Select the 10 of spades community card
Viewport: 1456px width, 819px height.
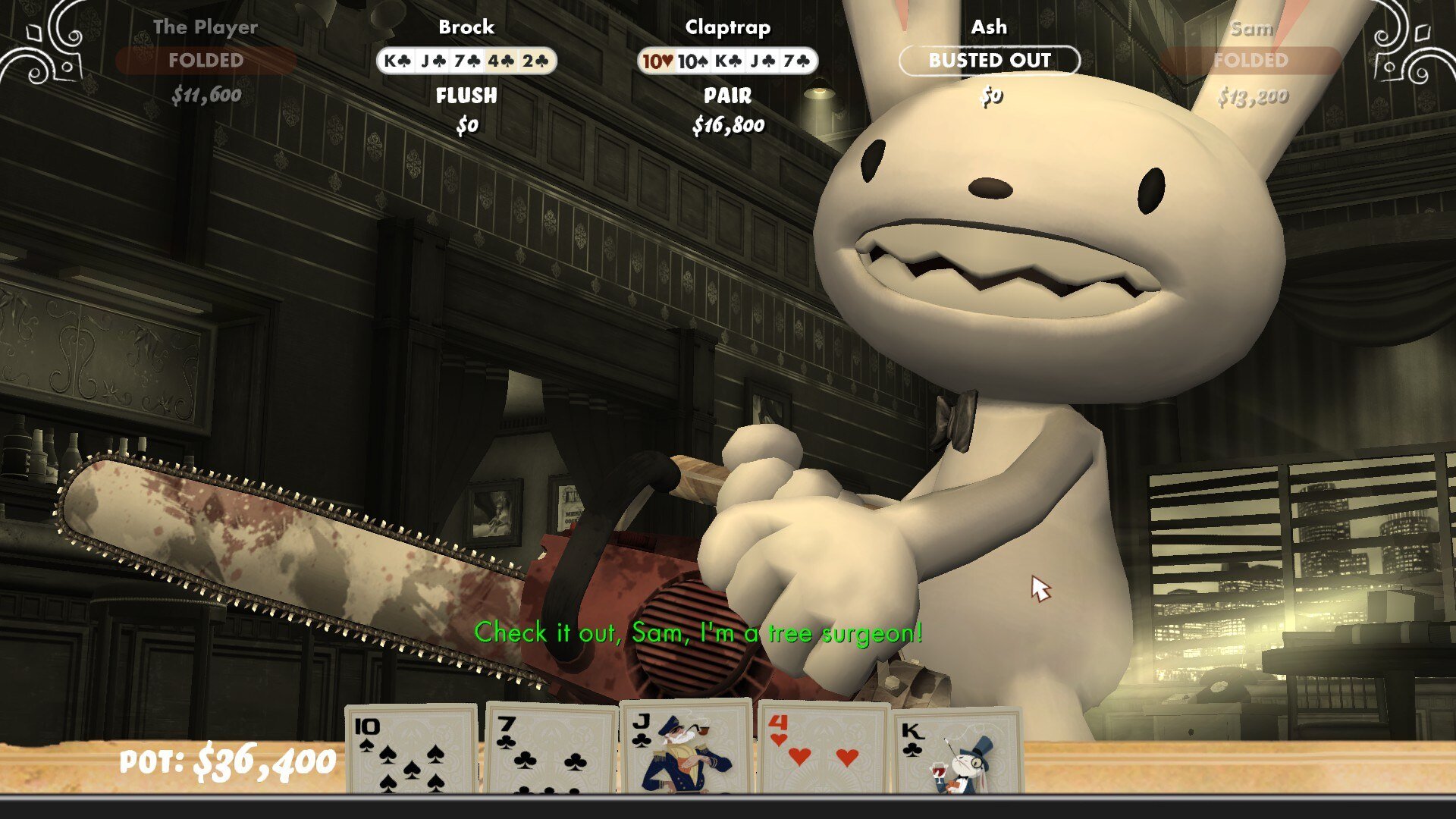[412, 749]
